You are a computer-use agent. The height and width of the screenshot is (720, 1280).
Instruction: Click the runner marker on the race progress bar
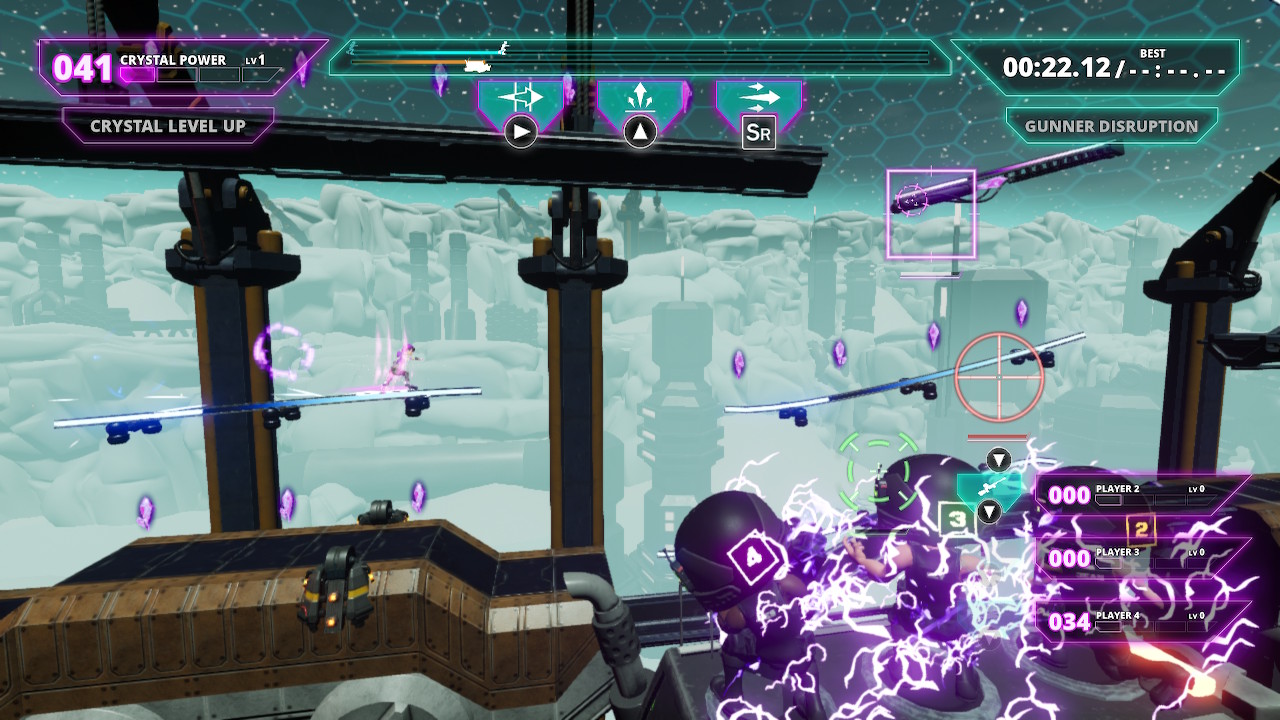503,49
